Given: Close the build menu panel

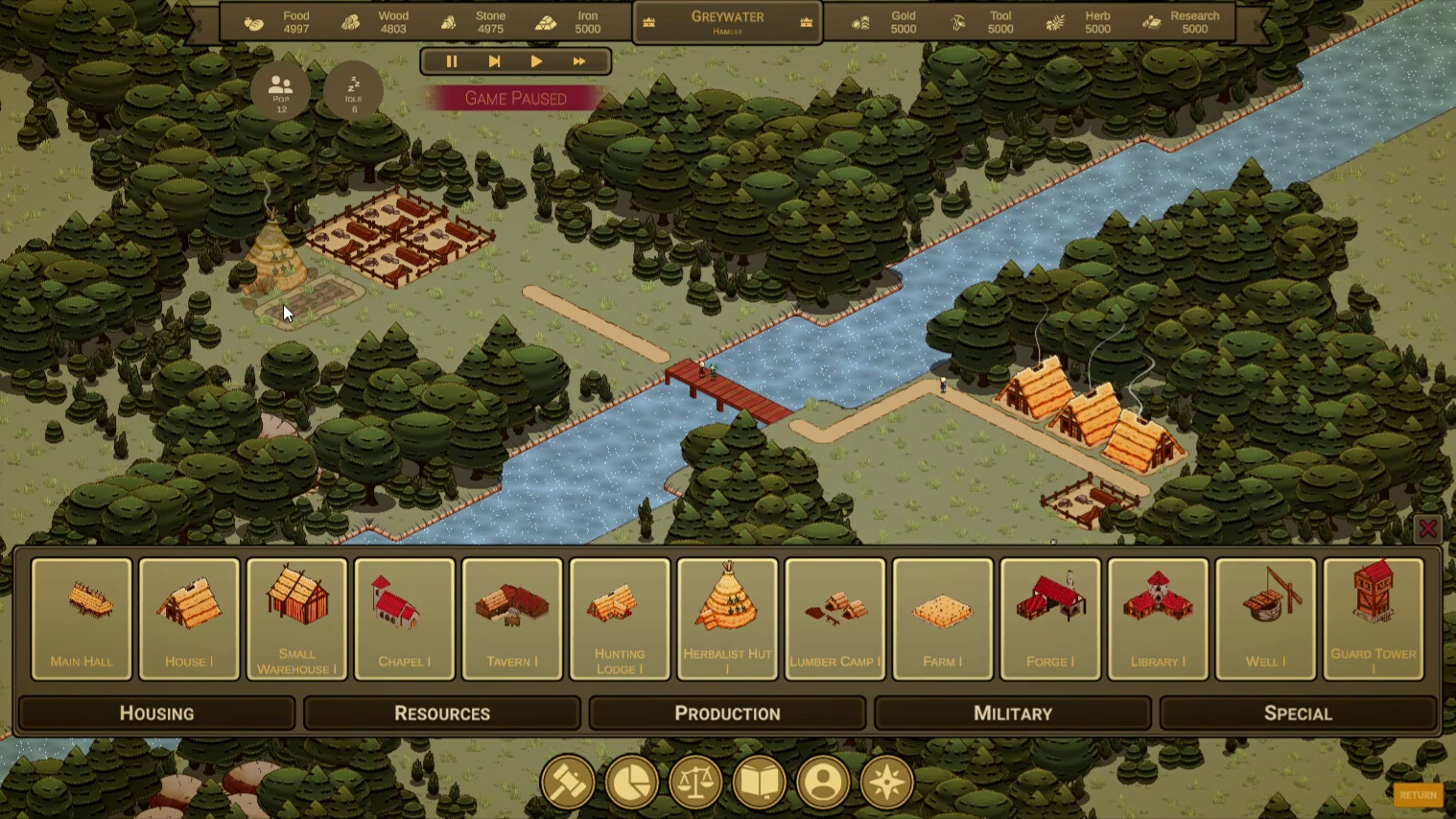Looking at the screenshot, I should pyautogui.click(x=1427, y=528).
